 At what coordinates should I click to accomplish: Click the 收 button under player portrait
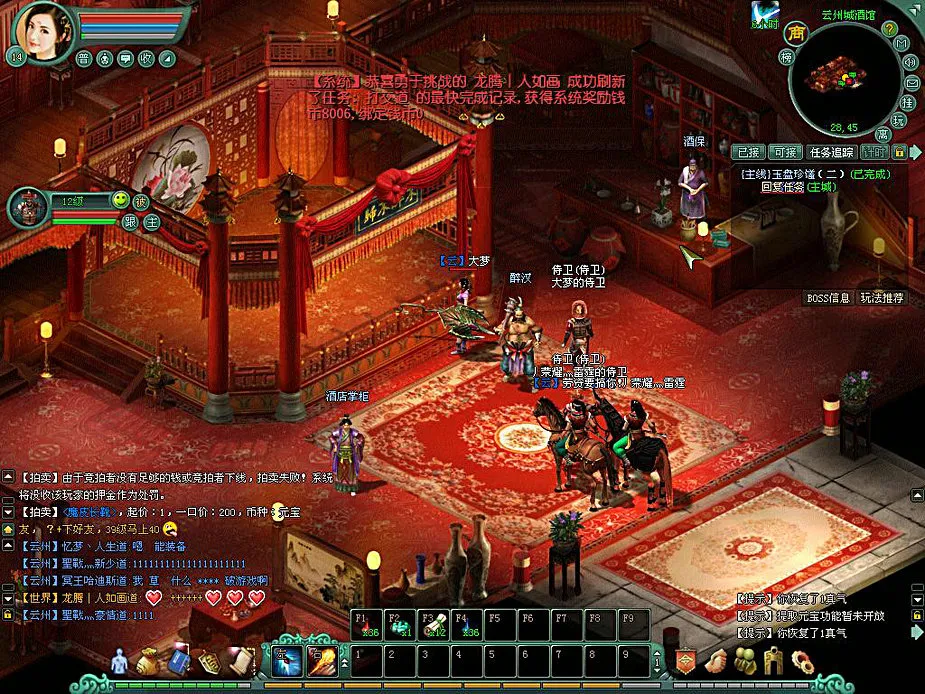click(x=146, y=58)
